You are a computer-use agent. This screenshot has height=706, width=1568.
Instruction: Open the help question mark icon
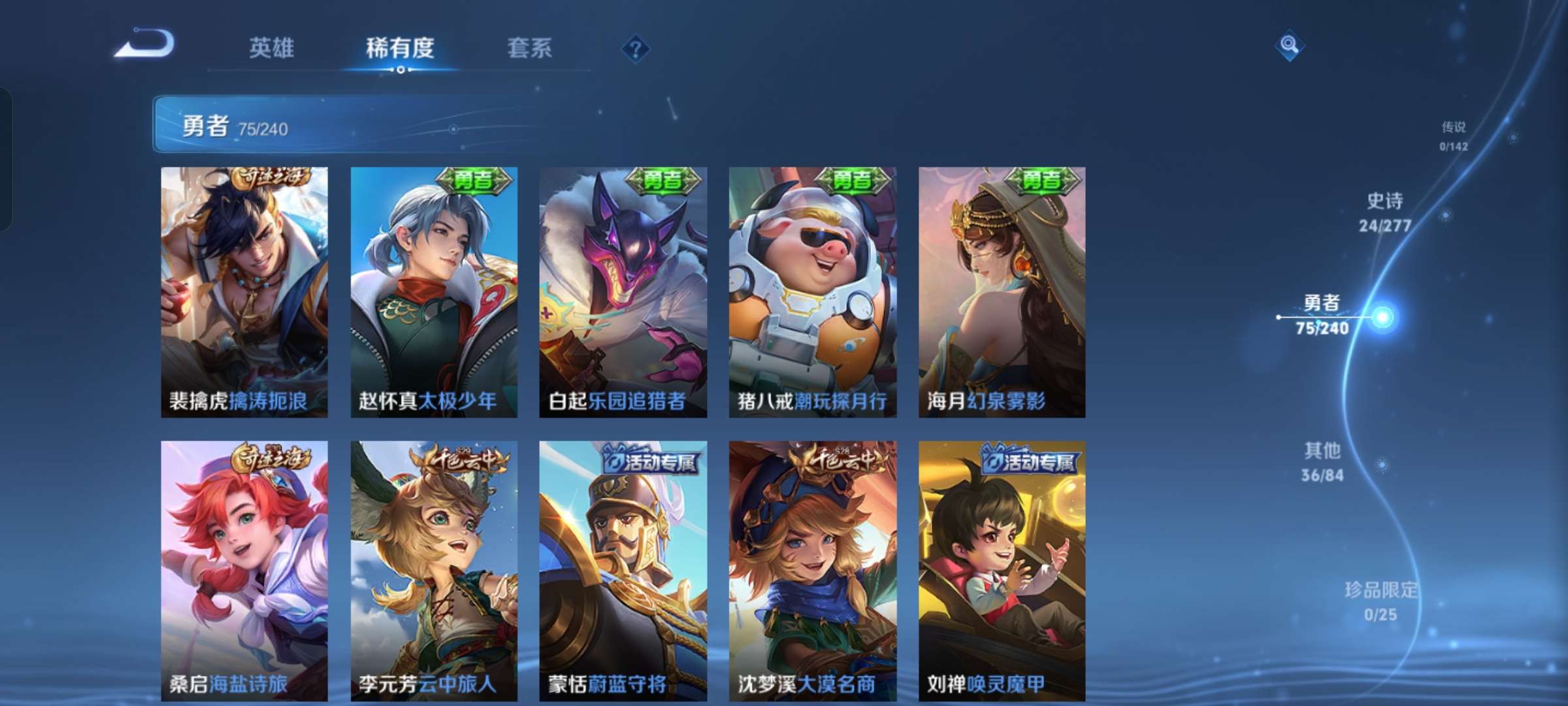(x=637, y=47)
